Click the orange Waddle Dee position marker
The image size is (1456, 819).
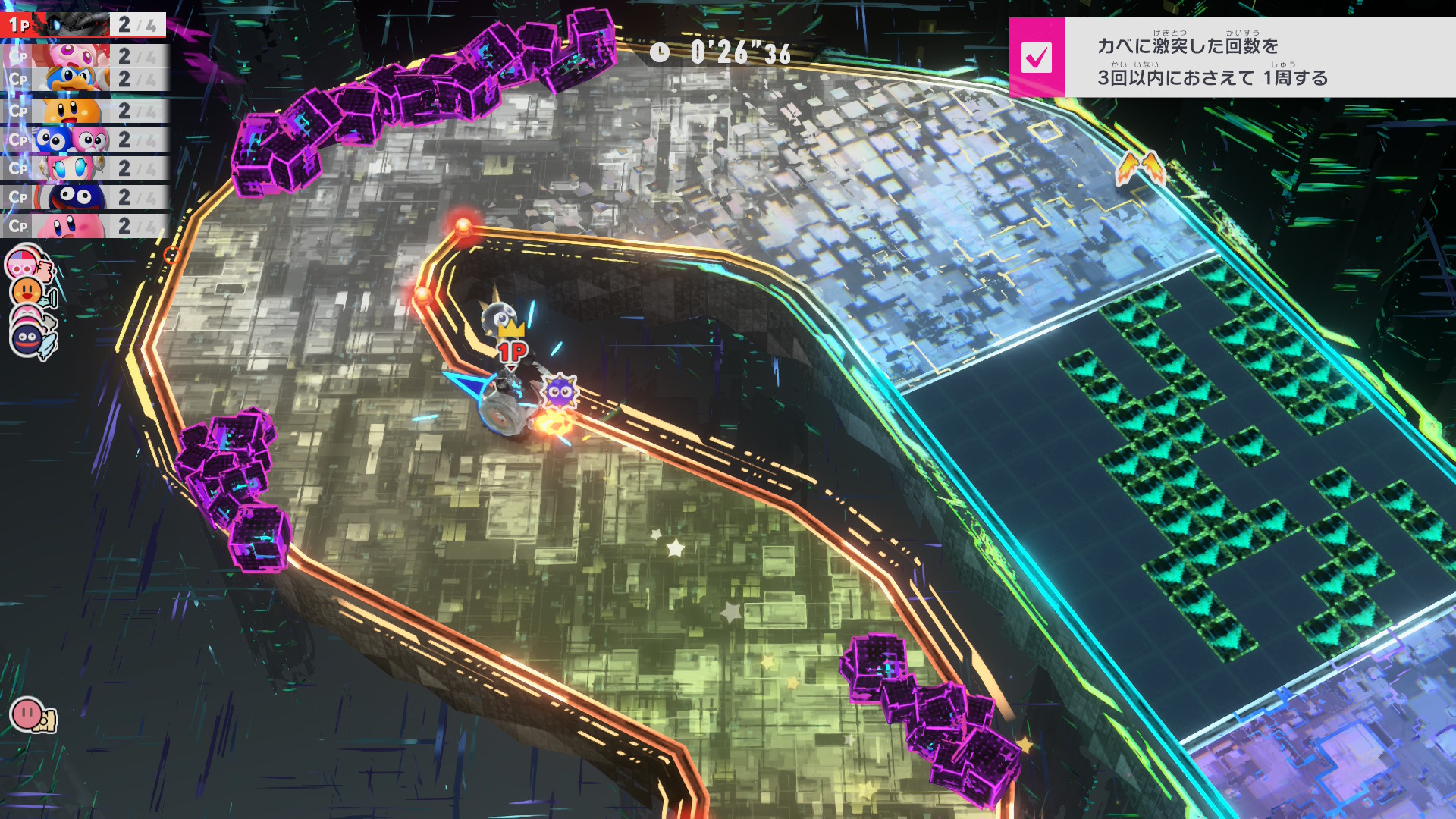click(x=28, y=290)
